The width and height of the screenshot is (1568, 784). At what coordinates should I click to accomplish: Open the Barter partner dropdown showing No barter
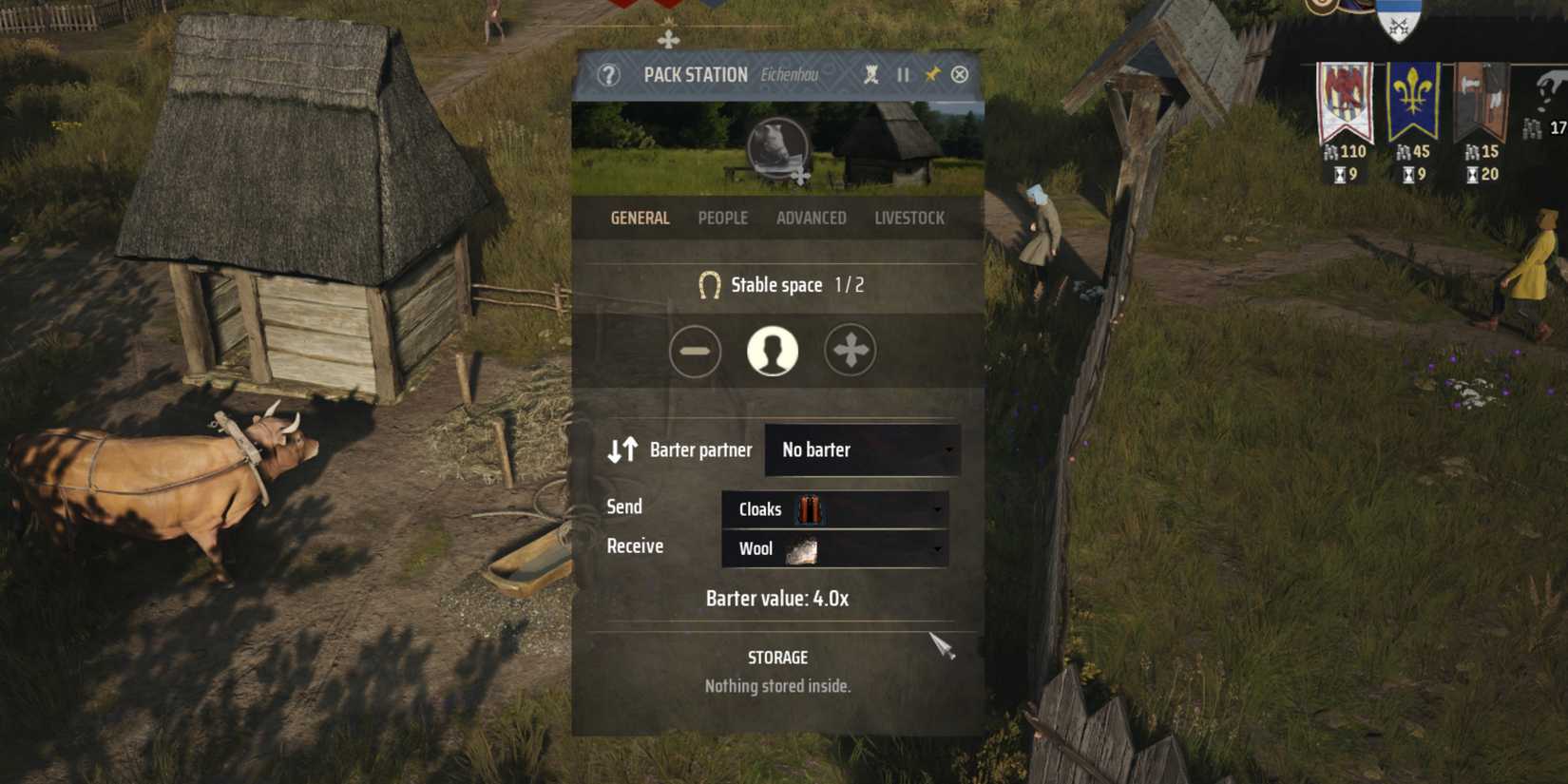[x=862, y=449]
